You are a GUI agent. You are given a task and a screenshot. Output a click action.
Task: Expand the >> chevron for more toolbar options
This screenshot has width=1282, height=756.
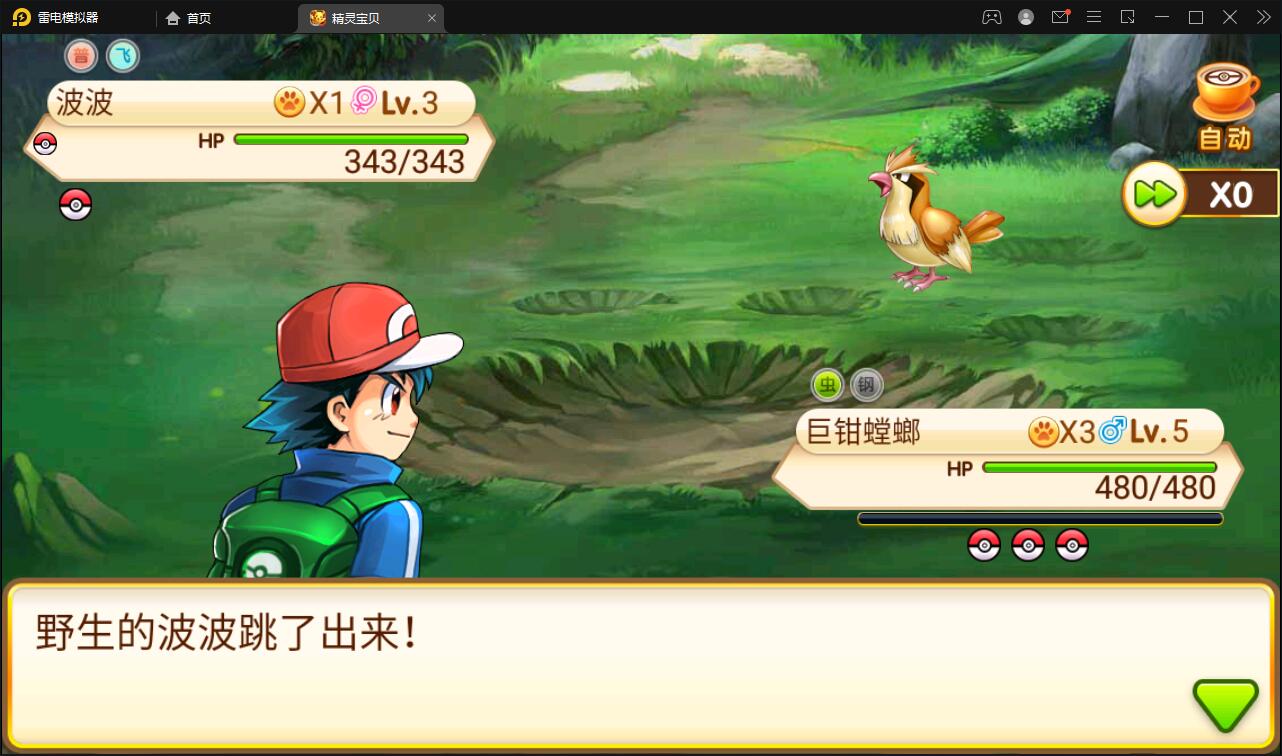pyautogui.click(x=1262, y=17)
